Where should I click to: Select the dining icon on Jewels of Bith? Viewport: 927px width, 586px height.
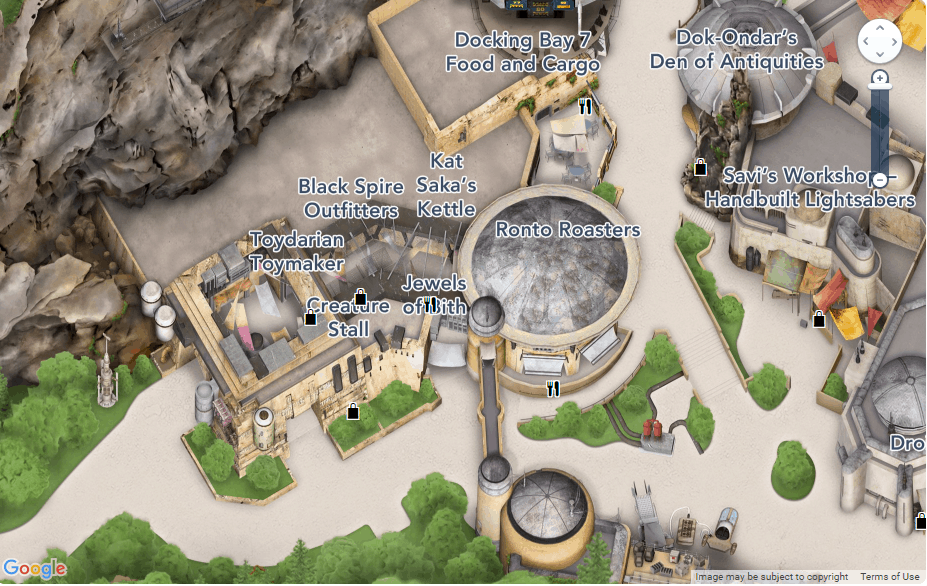point(430,303)
